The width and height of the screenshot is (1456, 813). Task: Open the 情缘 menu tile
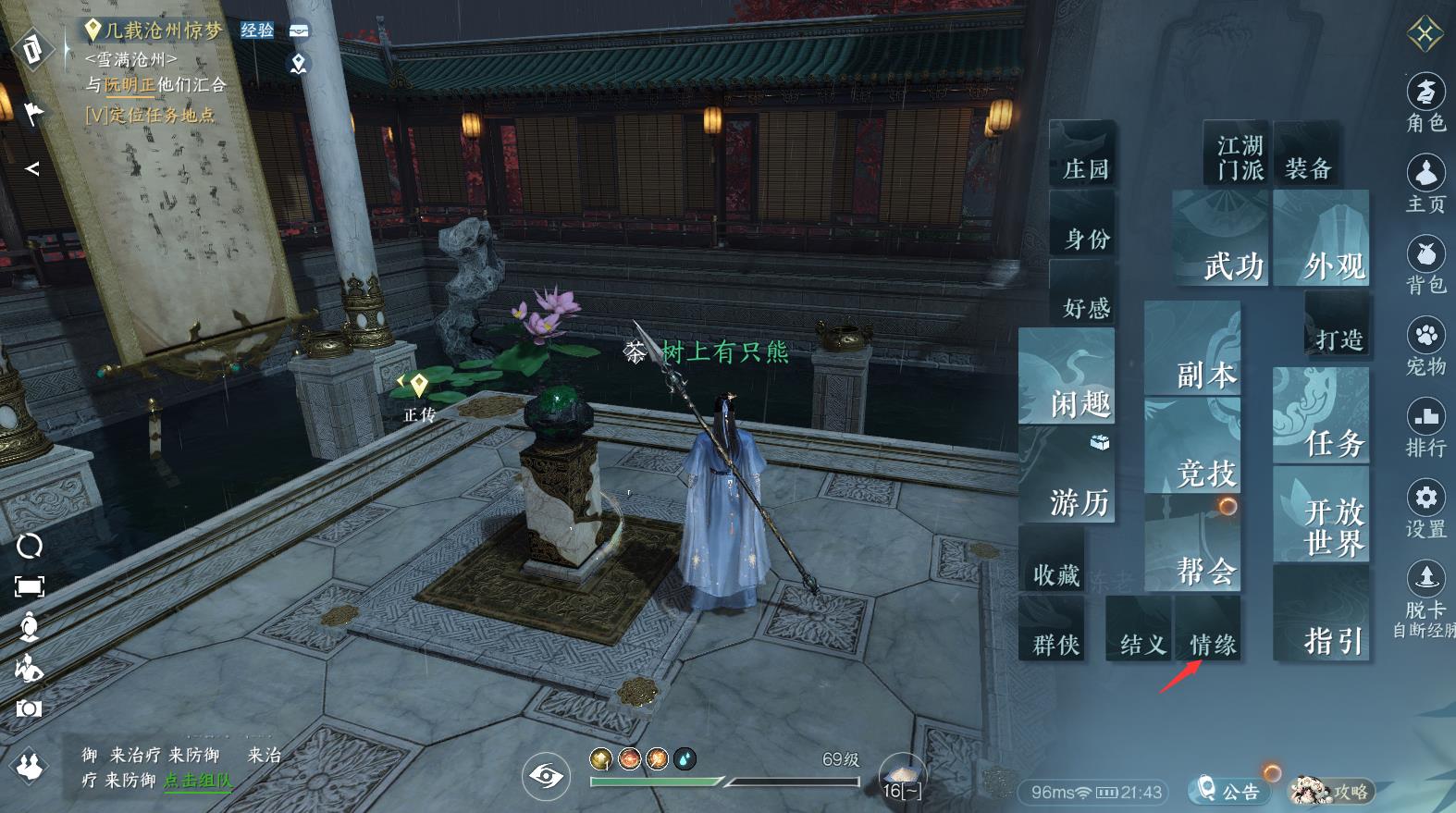tap(1208, 629)
